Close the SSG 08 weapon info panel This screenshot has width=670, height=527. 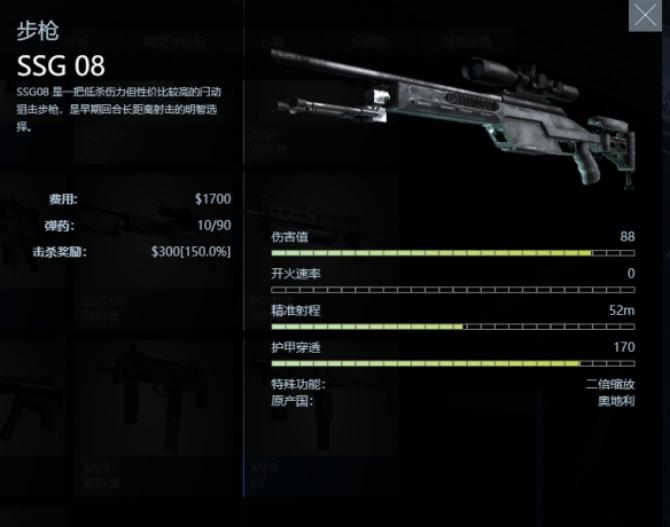click(644, 16)
